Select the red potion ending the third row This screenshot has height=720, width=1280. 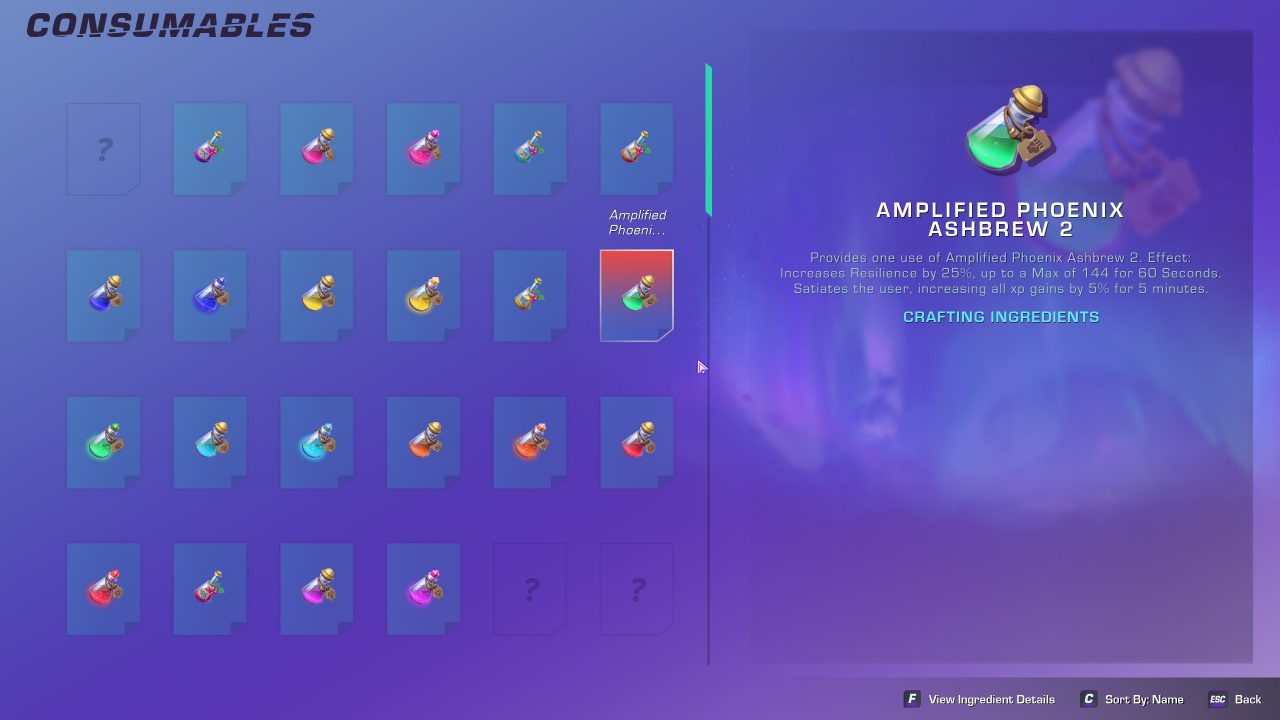coord(637,441)
